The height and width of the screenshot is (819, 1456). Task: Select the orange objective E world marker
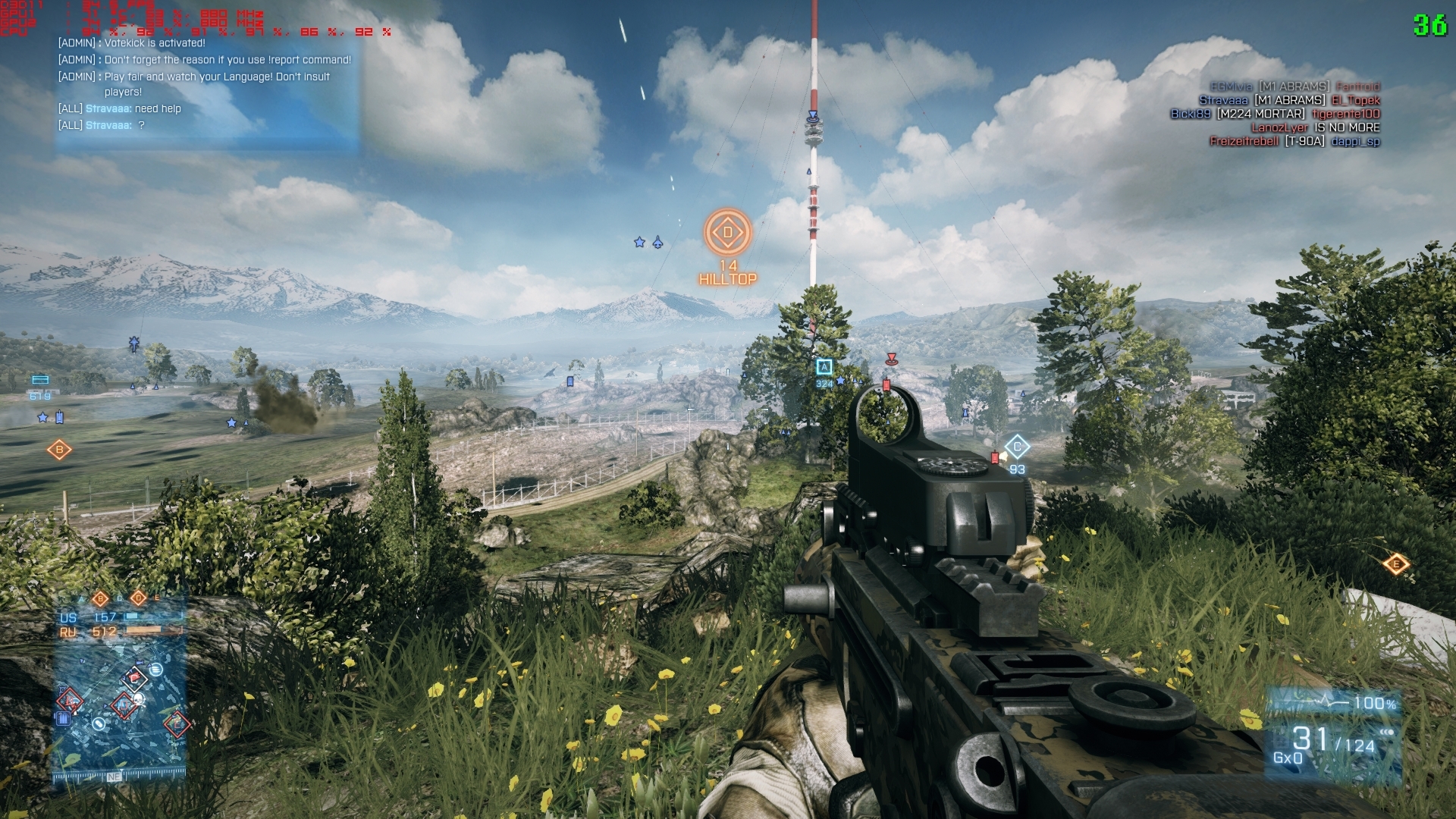1396,563
